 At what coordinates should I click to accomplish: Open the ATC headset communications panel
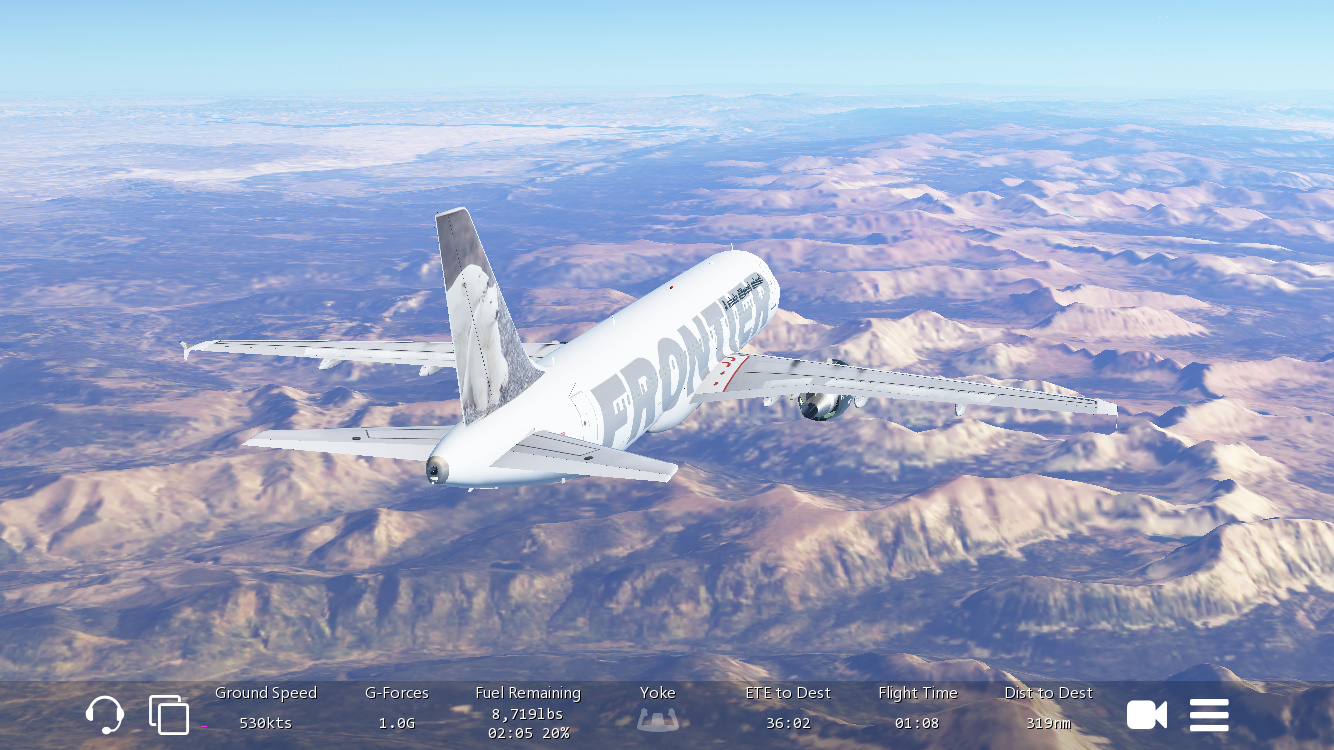(x=105, y=714)
